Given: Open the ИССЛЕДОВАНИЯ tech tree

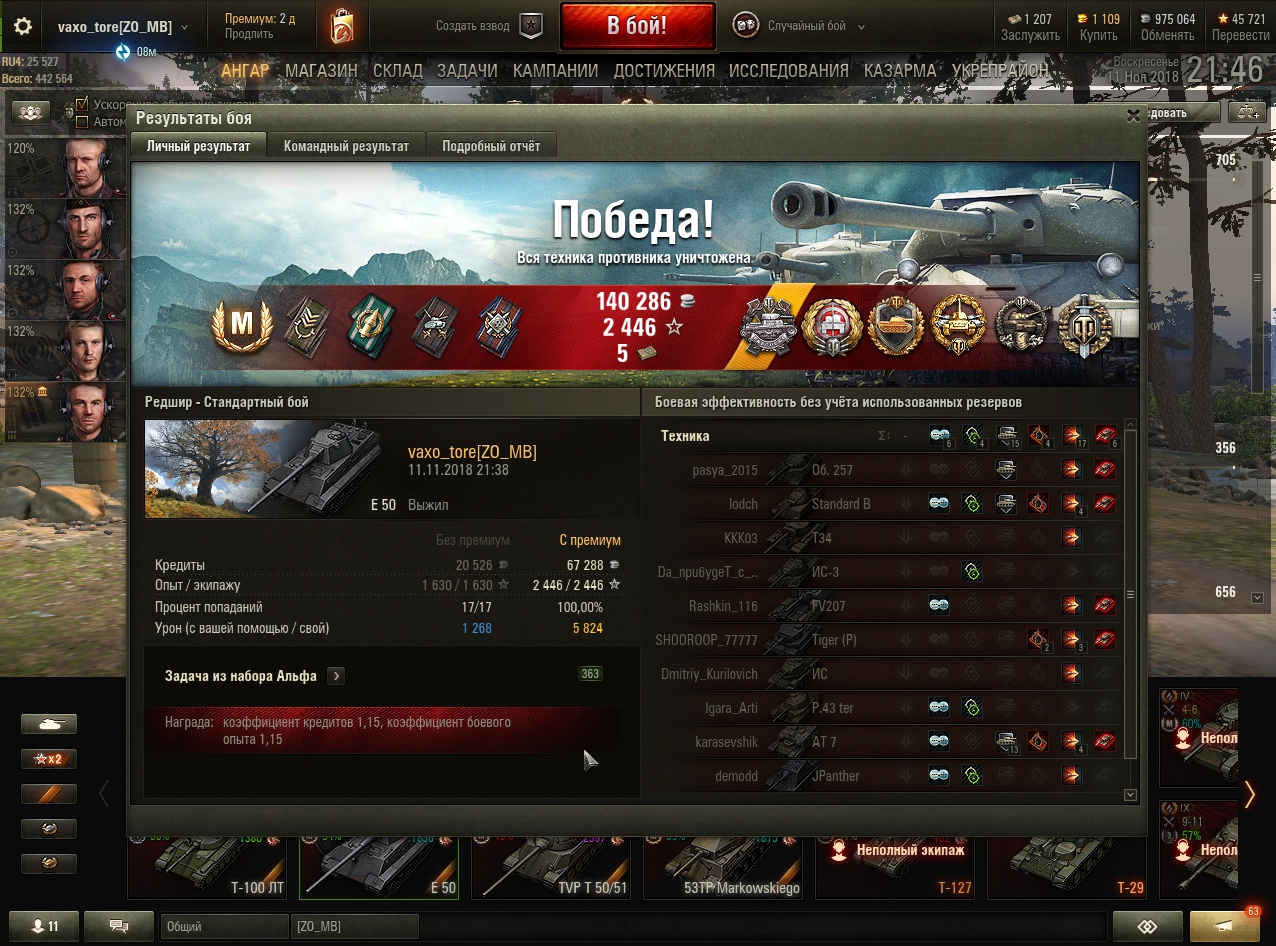Looking at the screenshot, I should tap(788, 71).
